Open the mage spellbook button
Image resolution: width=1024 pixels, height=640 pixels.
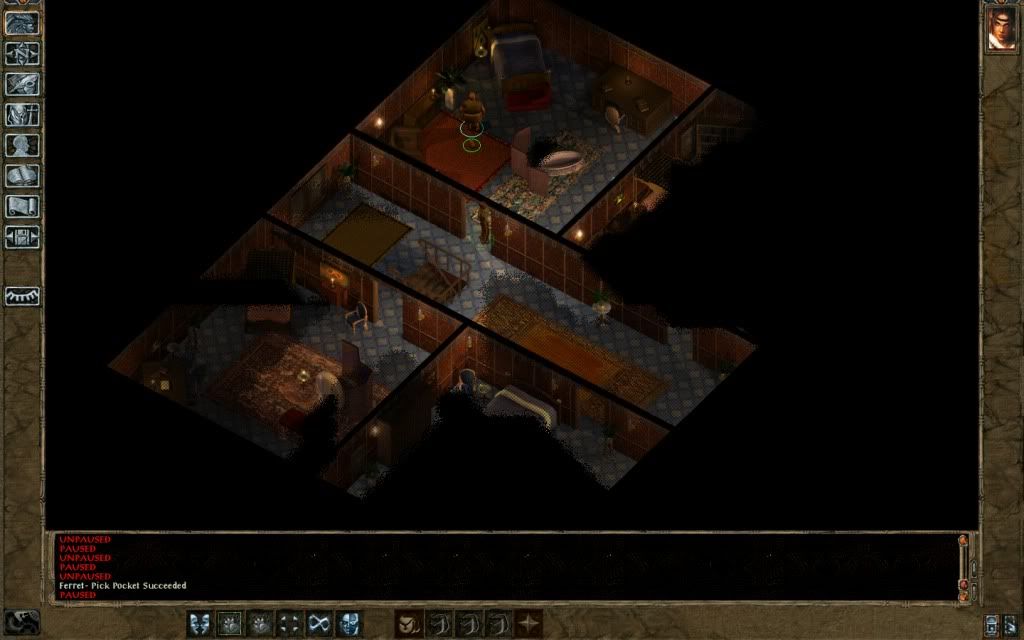22,177
